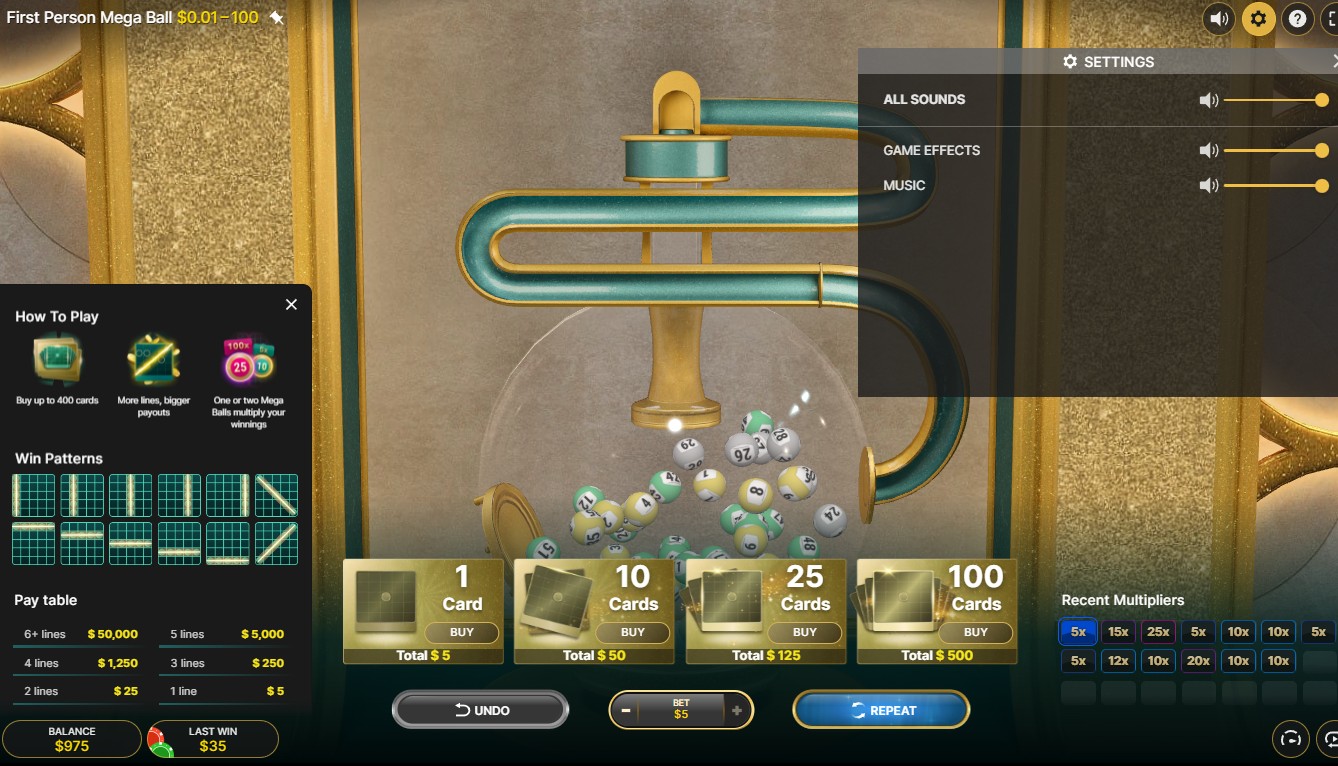Buy a single card for $5
The height and width of the screenshot is (766, 1338).
461,632
